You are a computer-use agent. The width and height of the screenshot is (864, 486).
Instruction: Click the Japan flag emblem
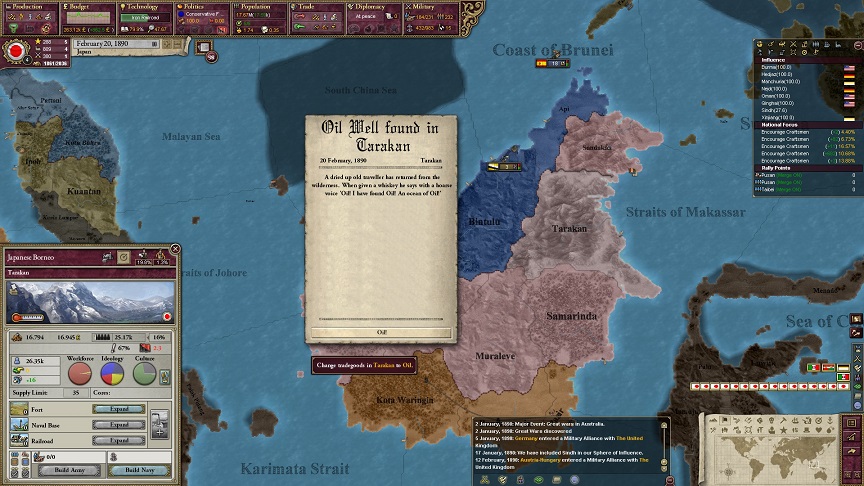pos(15,50)
